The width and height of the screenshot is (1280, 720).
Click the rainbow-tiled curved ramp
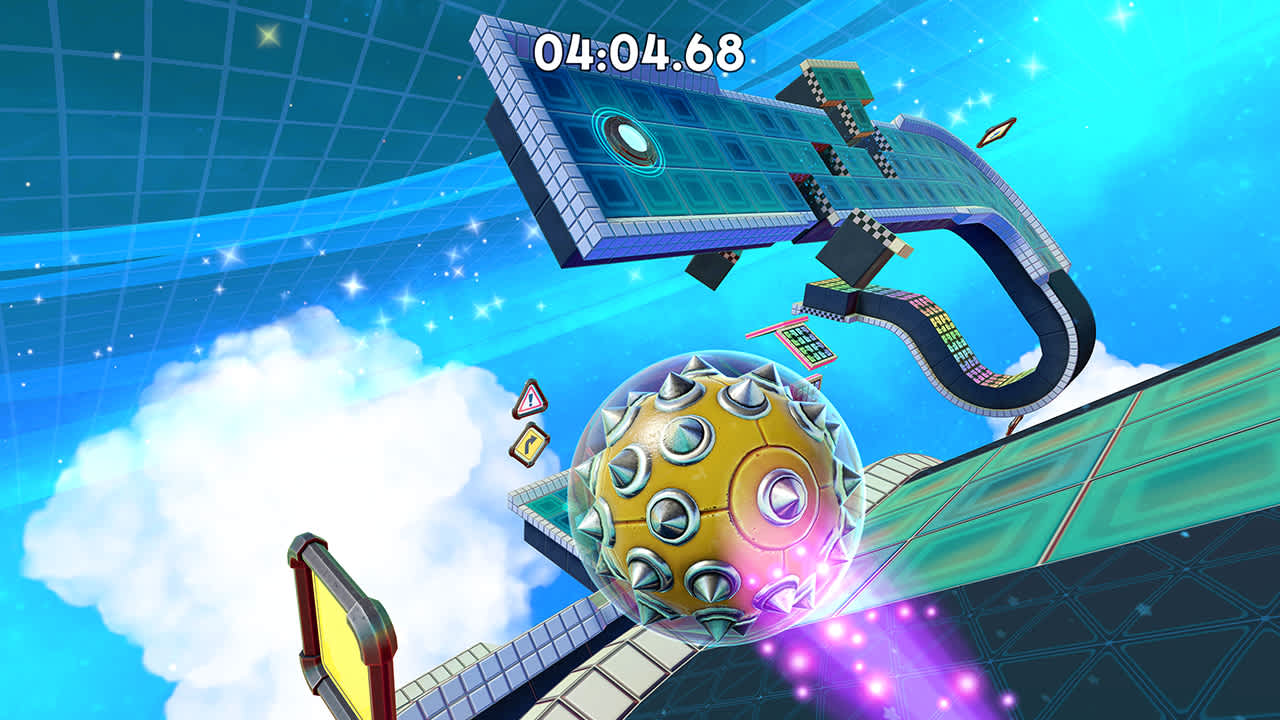950,330
